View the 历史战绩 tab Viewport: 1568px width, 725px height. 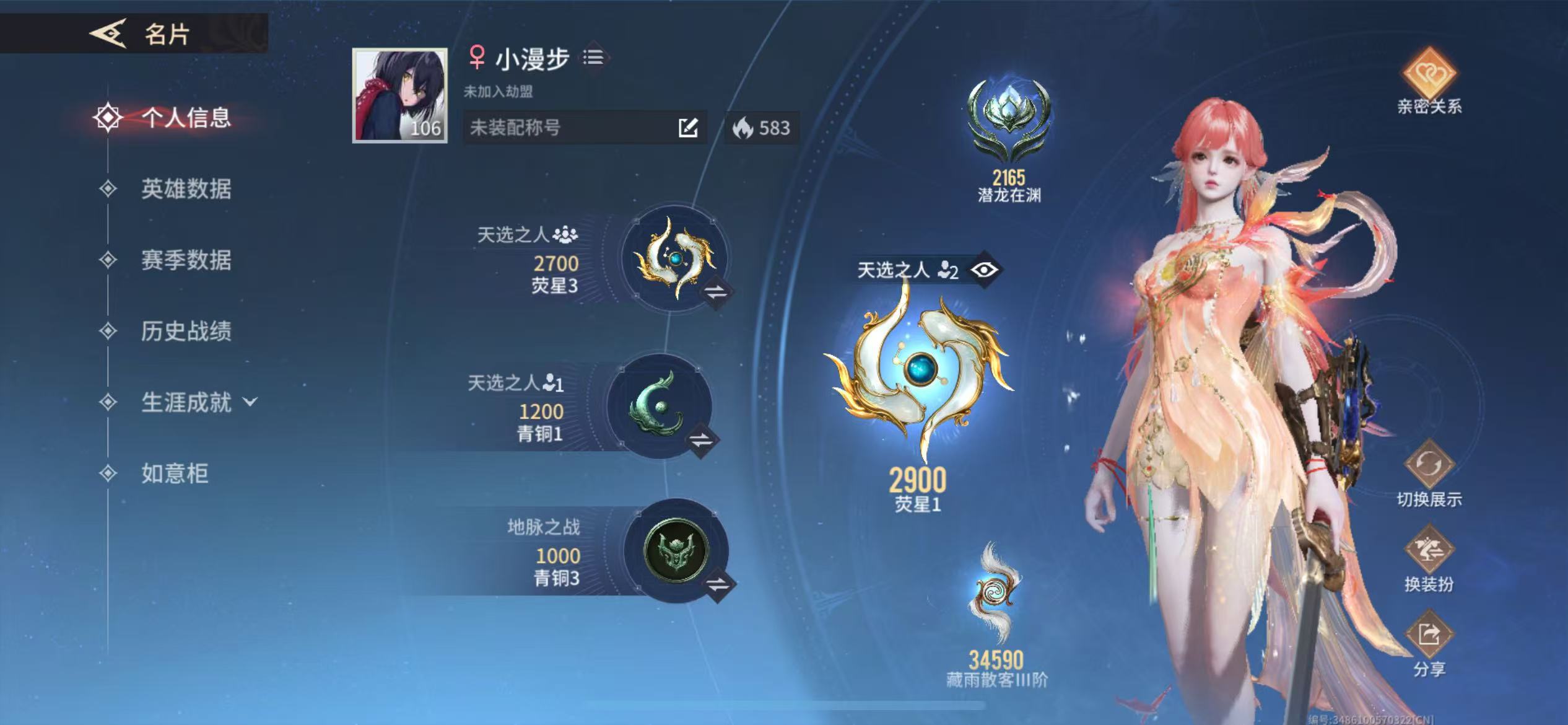(185, 331)
